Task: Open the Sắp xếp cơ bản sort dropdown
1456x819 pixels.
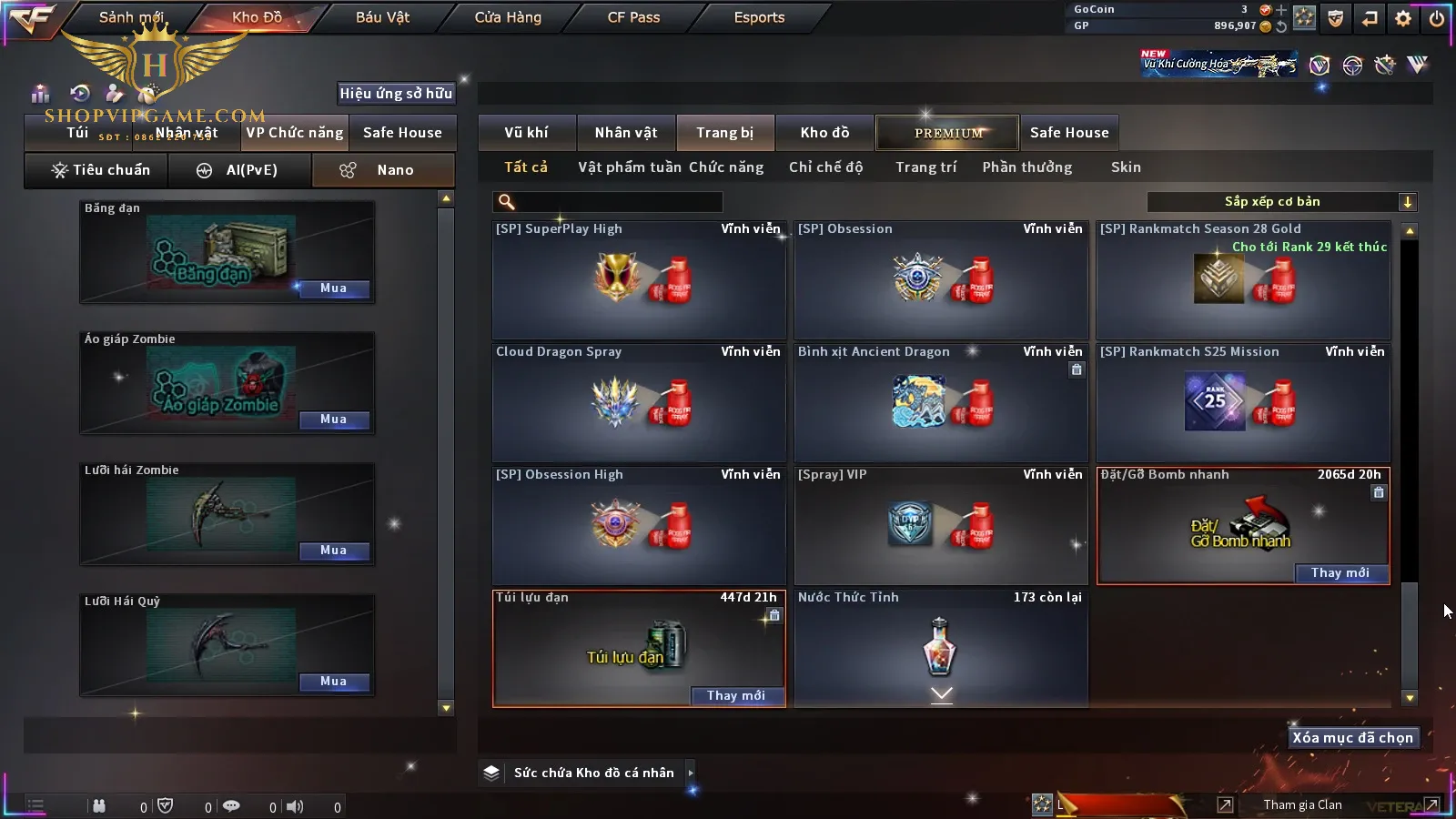Action: (x=1281, y=202)
